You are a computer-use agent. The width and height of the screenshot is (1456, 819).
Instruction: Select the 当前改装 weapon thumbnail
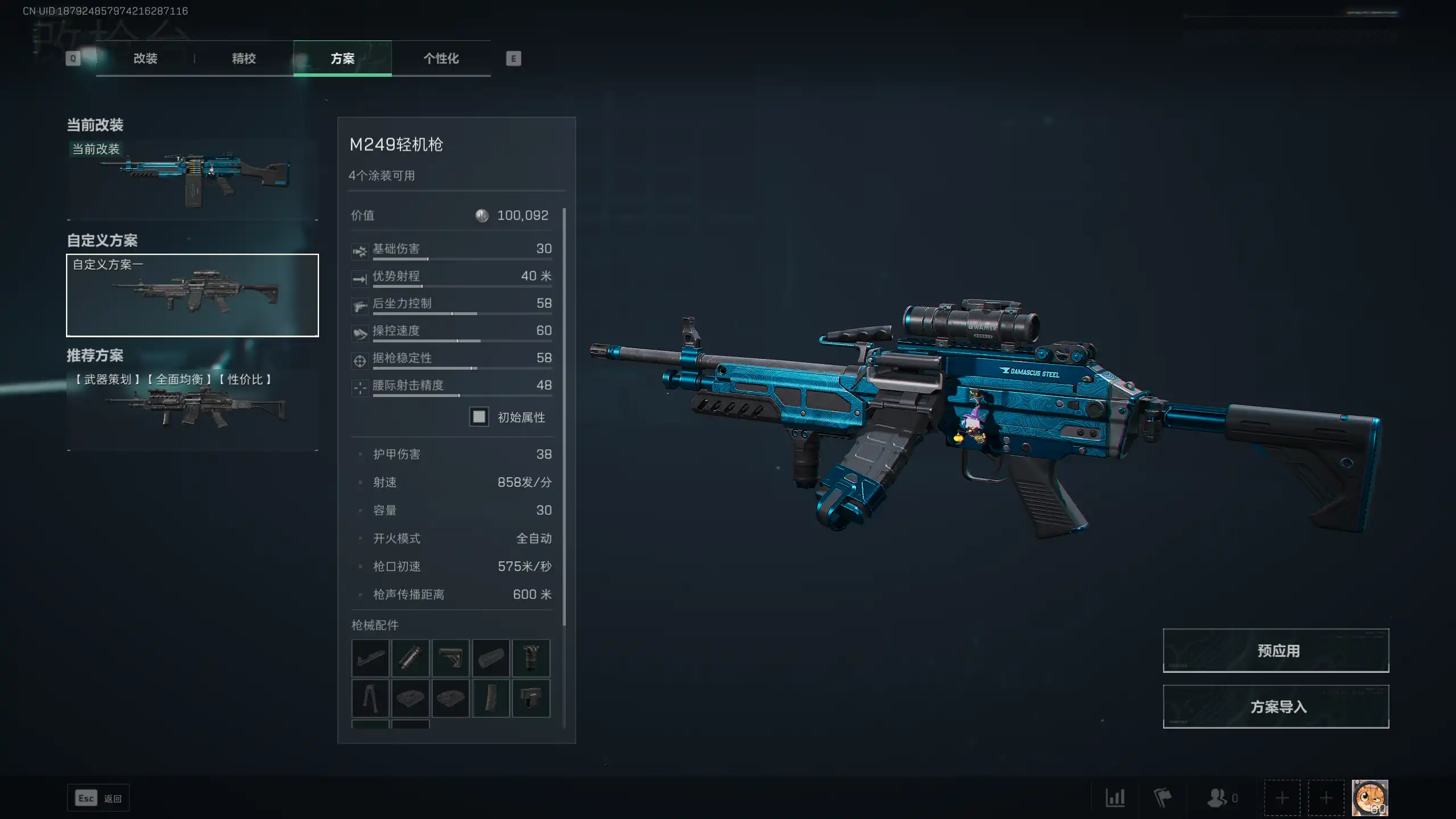click(192, 177)
